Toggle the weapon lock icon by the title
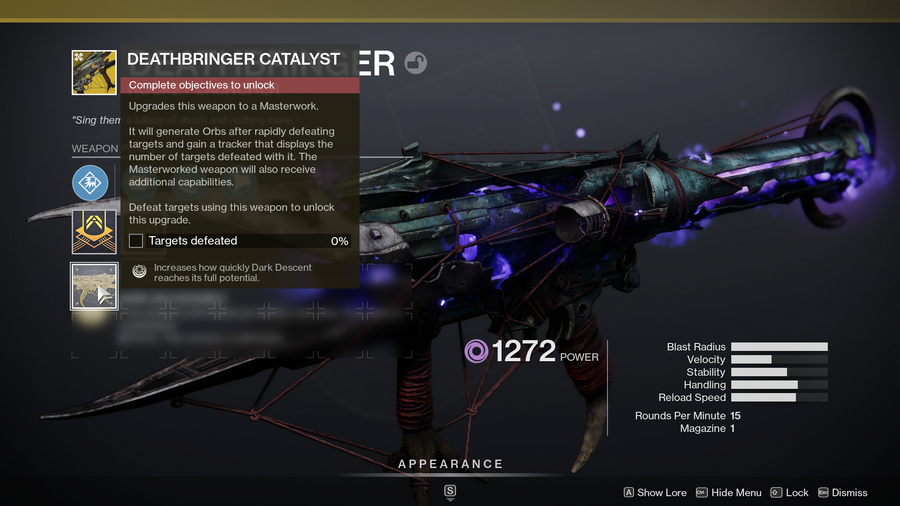The width and height of the screenshot is (900, 506). [x=415, y=64]
